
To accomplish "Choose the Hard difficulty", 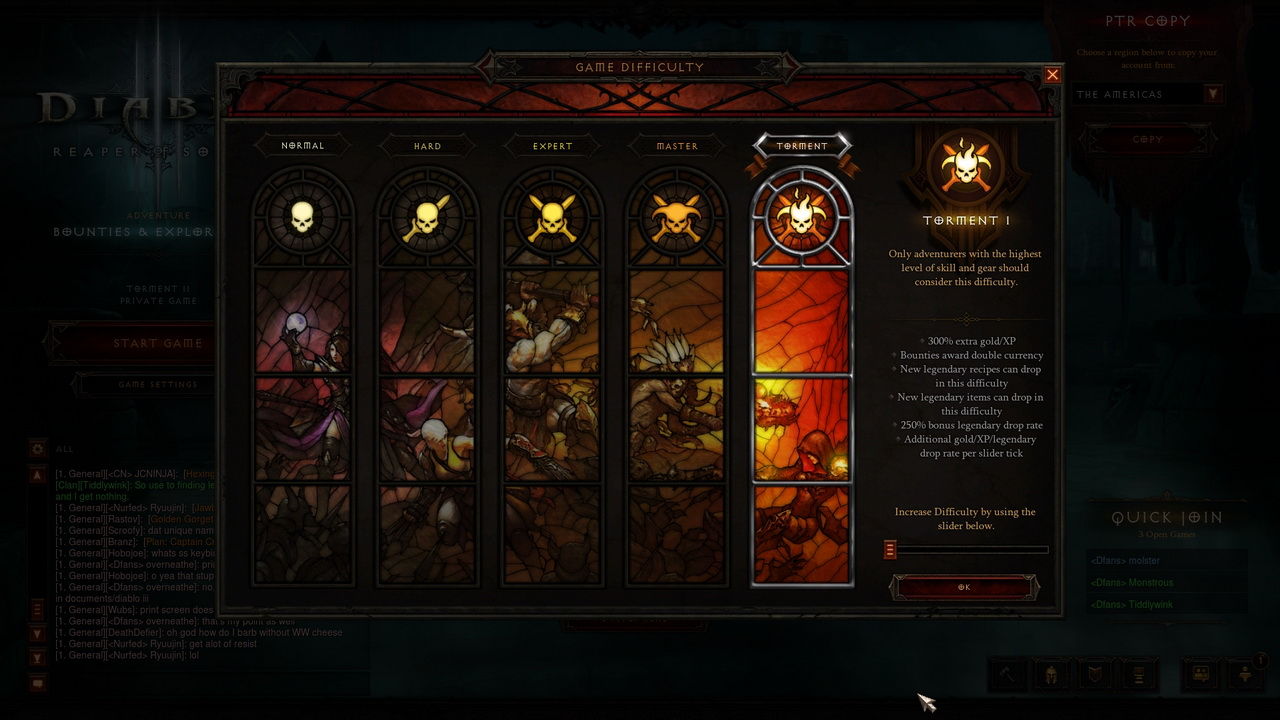I will [x=427, y=146].
